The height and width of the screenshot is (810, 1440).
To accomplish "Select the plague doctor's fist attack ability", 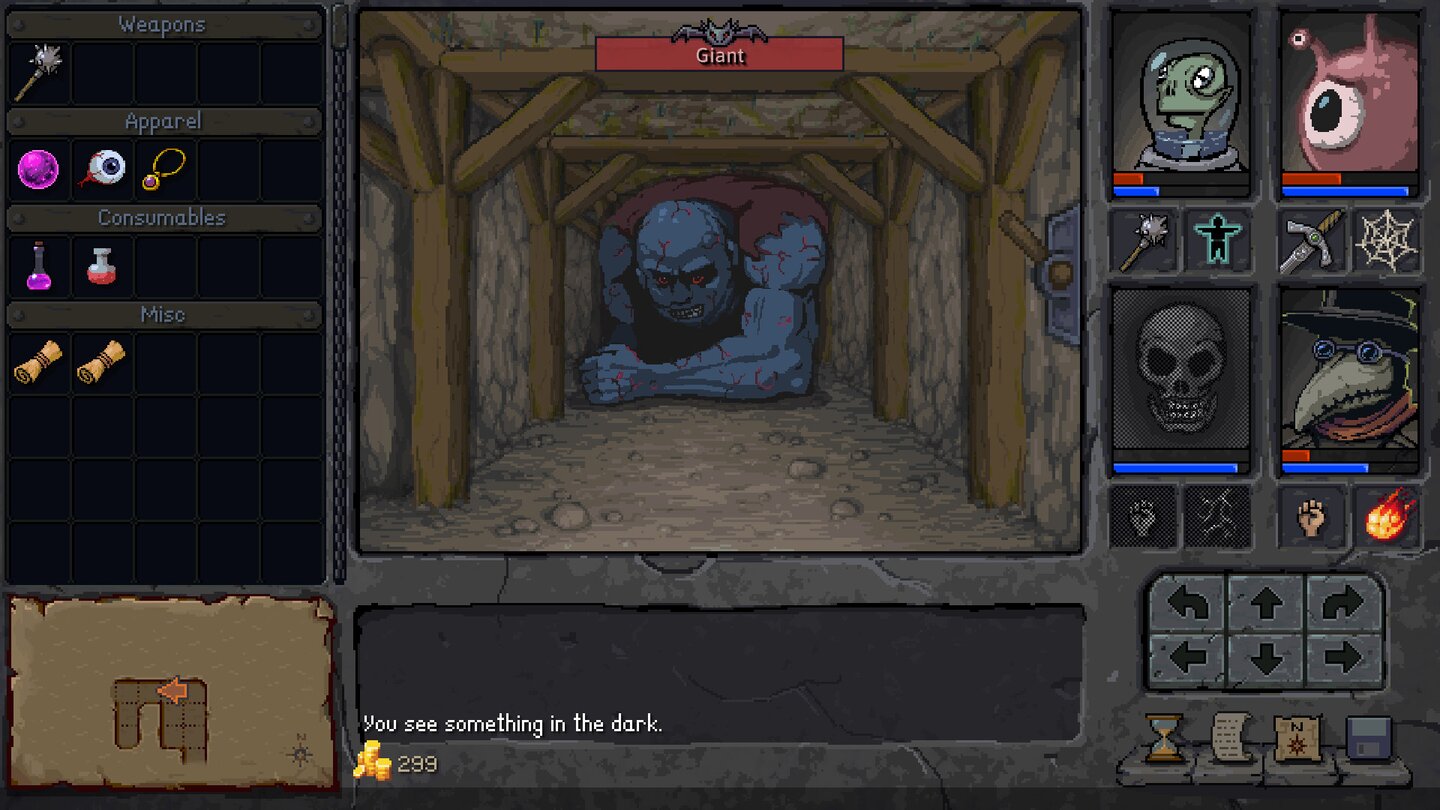I will tap(1313, 515).
